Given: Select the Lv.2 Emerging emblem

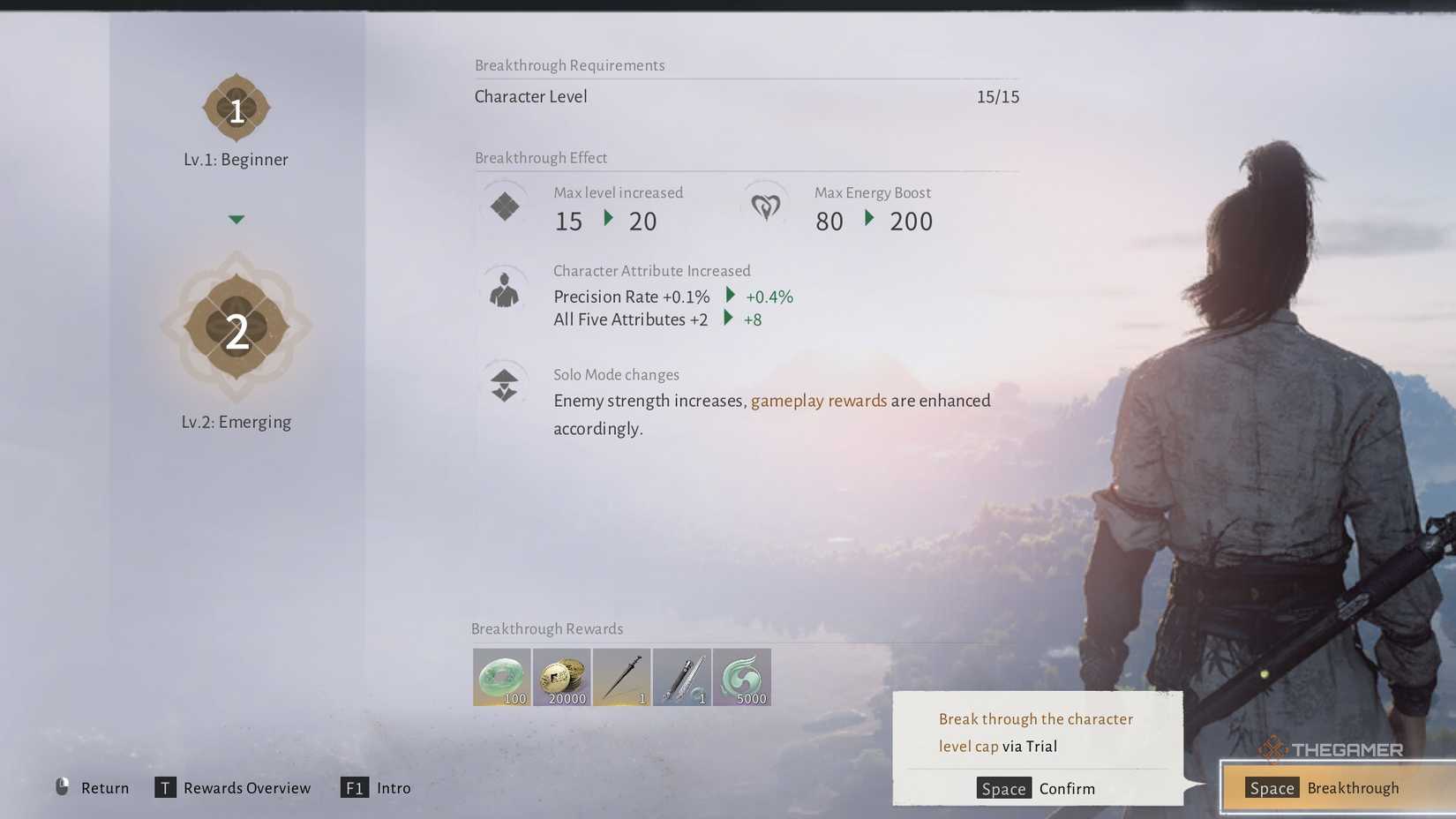Looking at the screenshot, I should coord(236,327).
